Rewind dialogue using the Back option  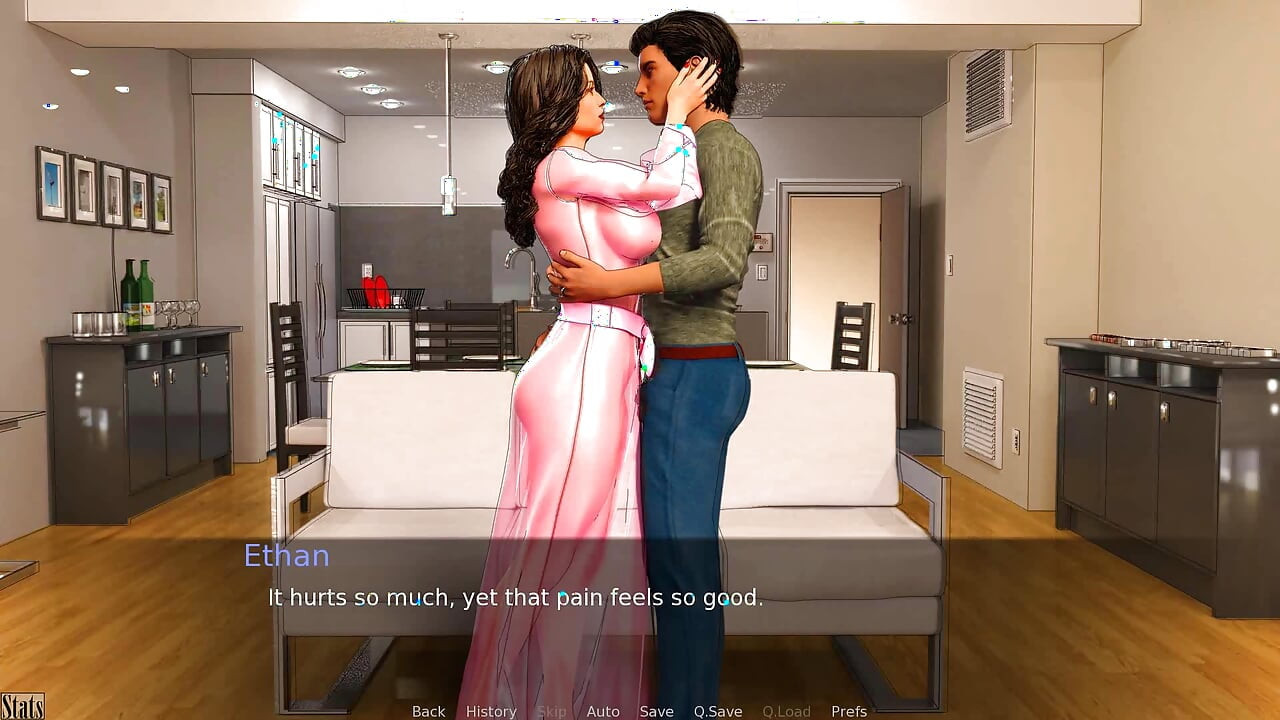tap(428, 711)
